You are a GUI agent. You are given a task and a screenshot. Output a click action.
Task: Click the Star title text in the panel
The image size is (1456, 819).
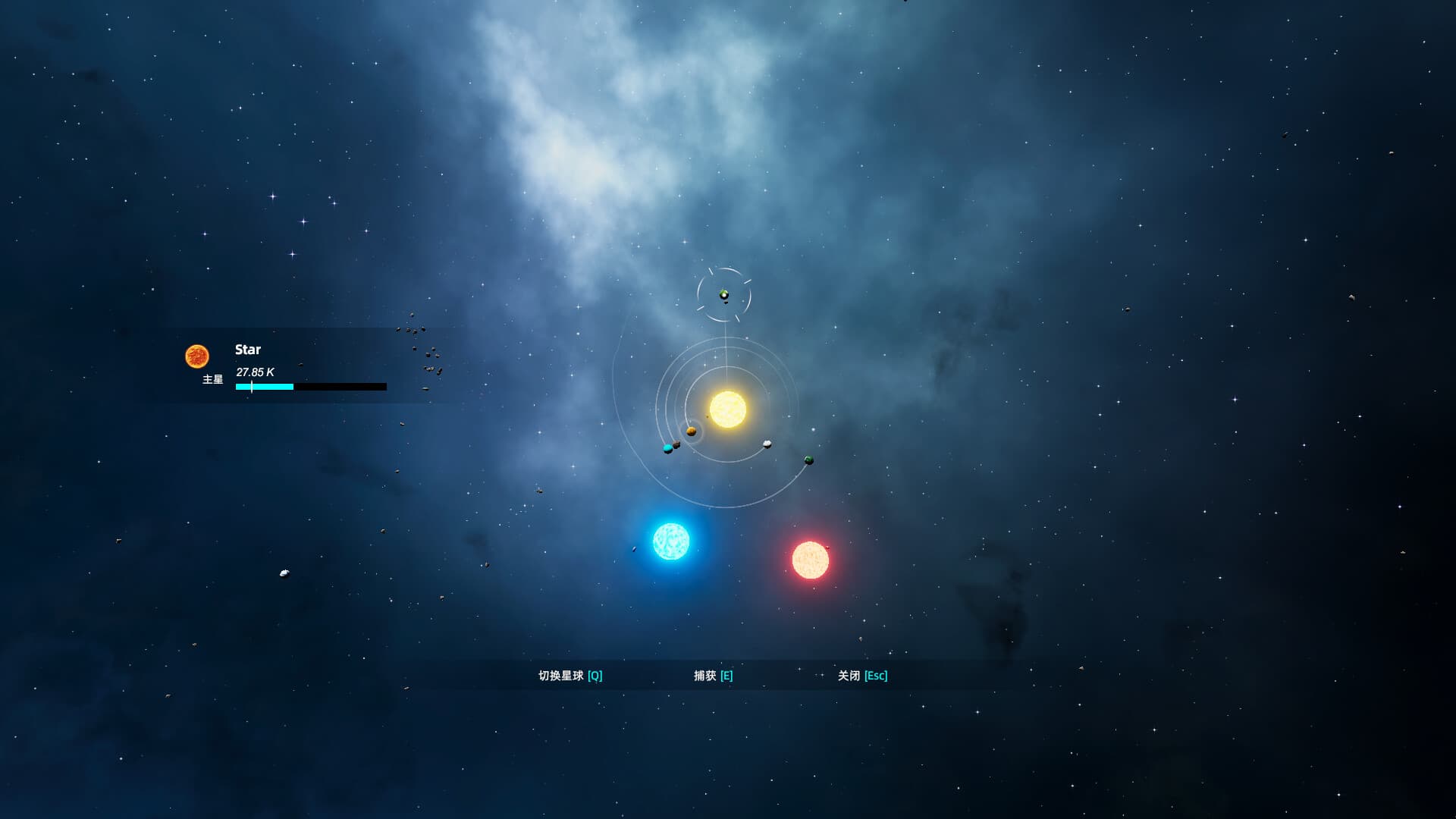point(249,350)
